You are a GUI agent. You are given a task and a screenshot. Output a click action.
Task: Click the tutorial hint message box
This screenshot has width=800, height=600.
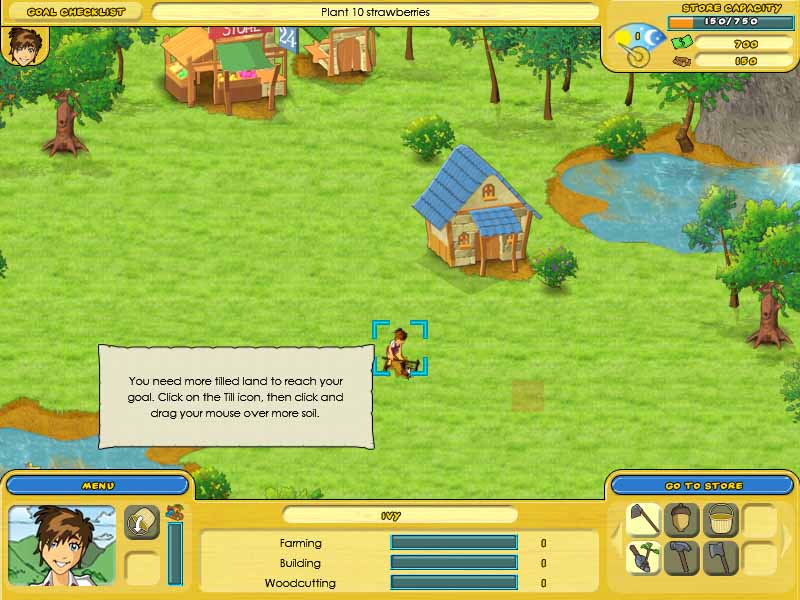tap(236, 396)
